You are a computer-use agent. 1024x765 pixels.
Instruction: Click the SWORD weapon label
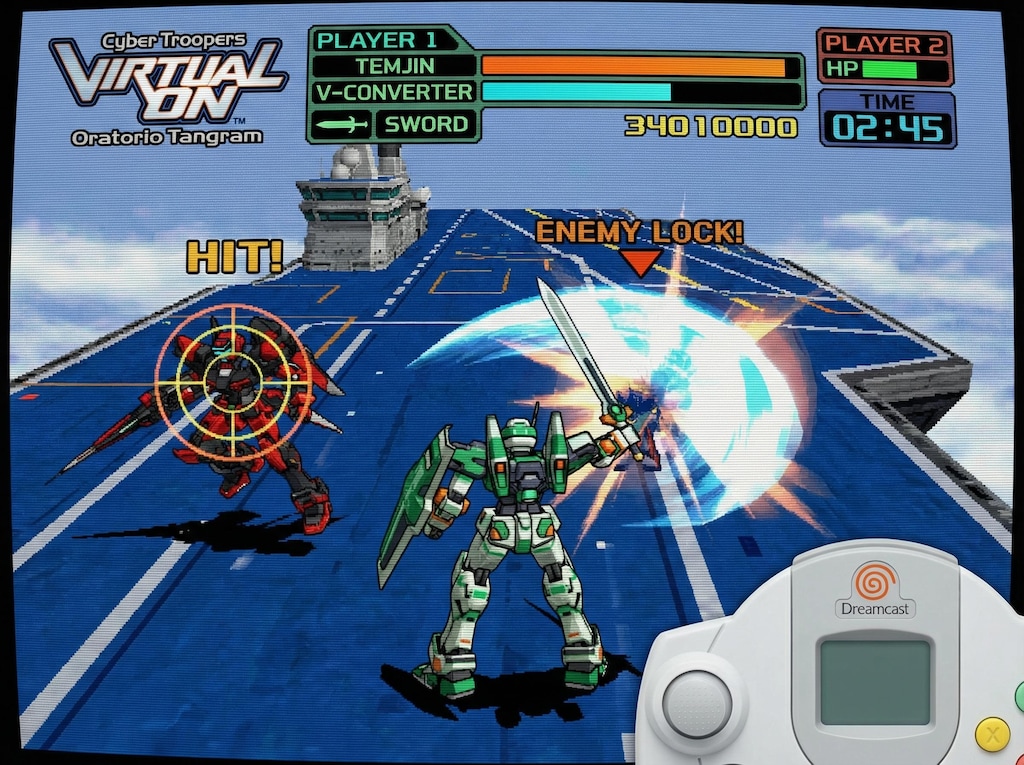coord(427,125)
